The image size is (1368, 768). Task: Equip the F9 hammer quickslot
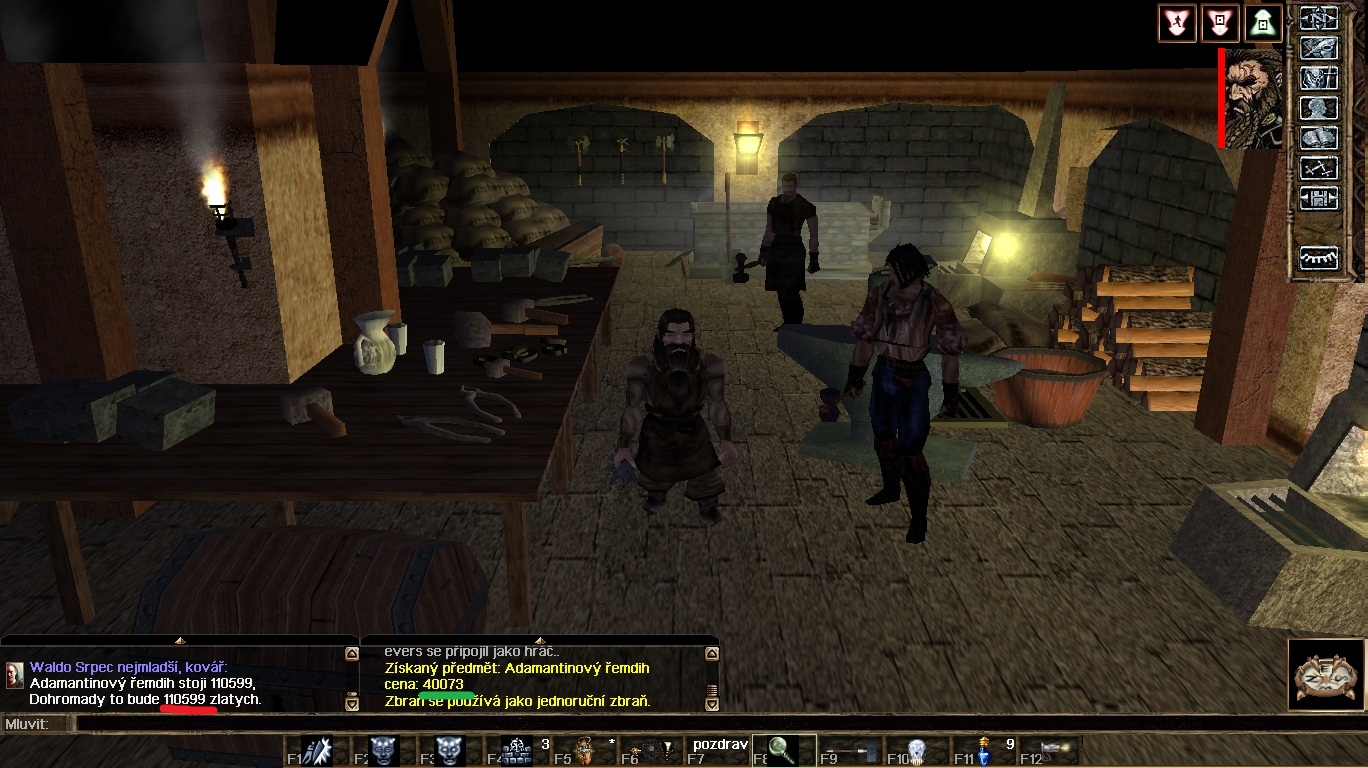coord(849,750)
